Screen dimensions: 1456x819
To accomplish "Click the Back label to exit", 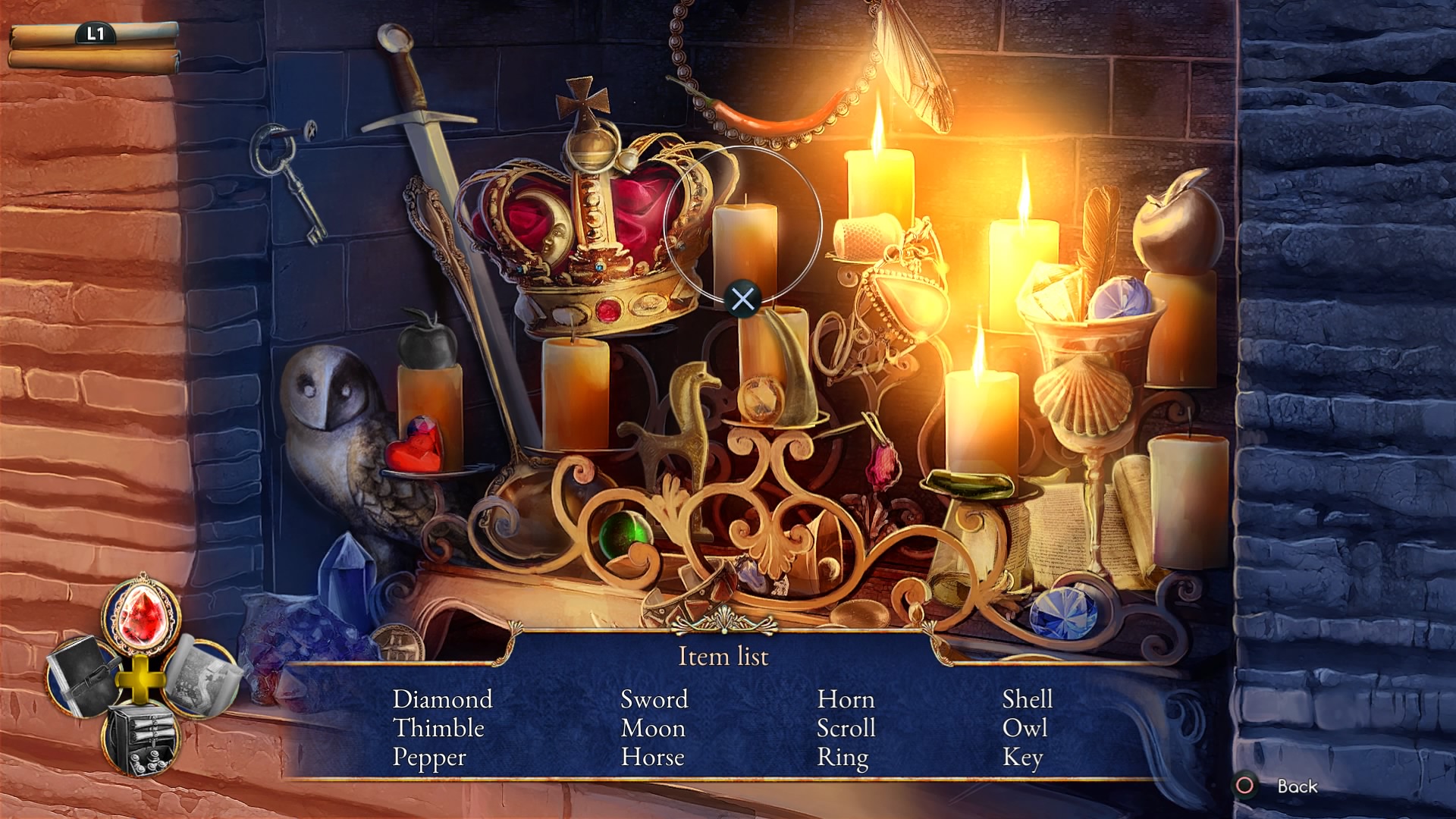I will tap(1297, 786).
